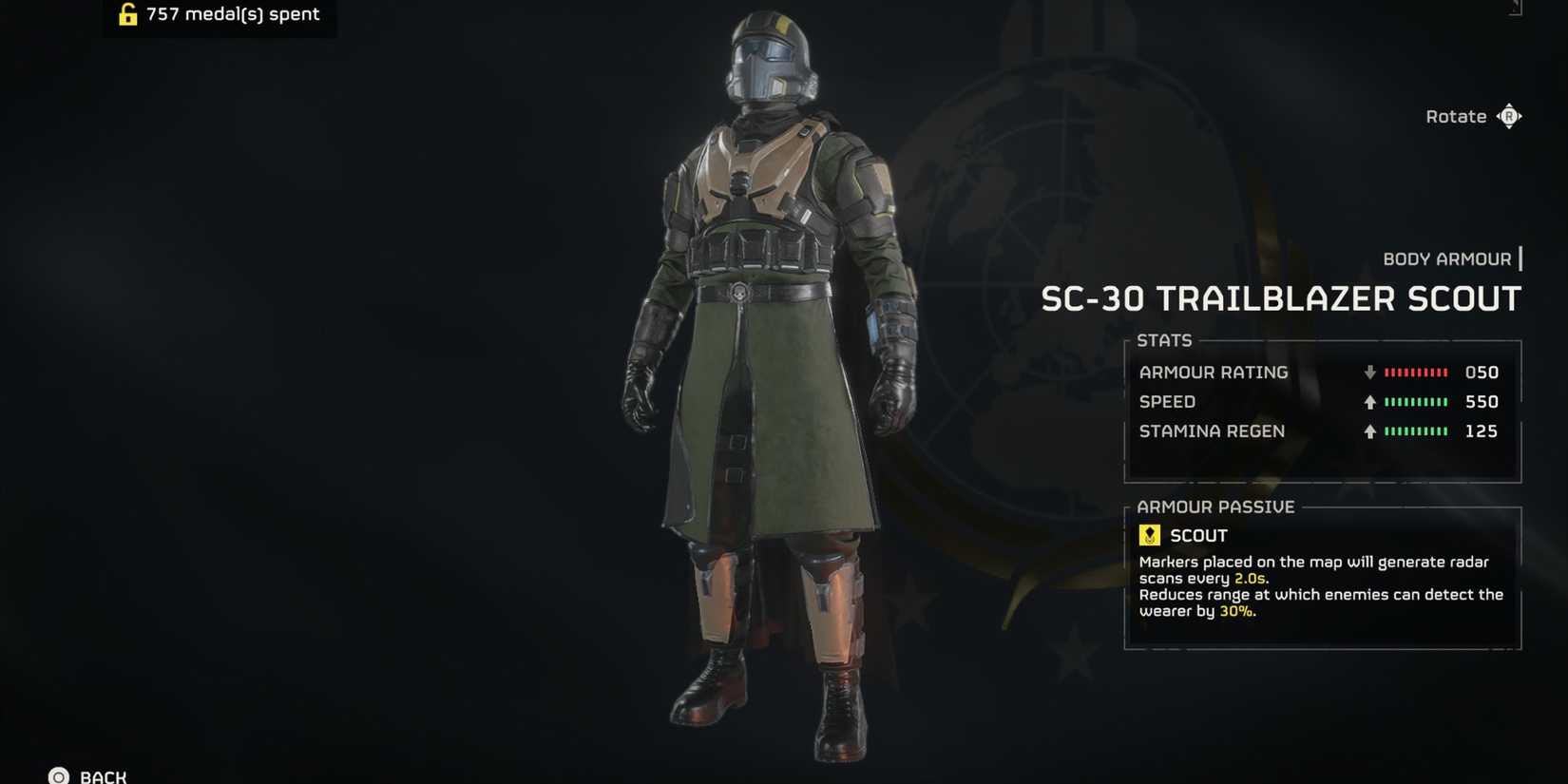Click the padlock icon beside medal count
The height and width of the screenshot is (784, 1568).
[x=126, y=13]
